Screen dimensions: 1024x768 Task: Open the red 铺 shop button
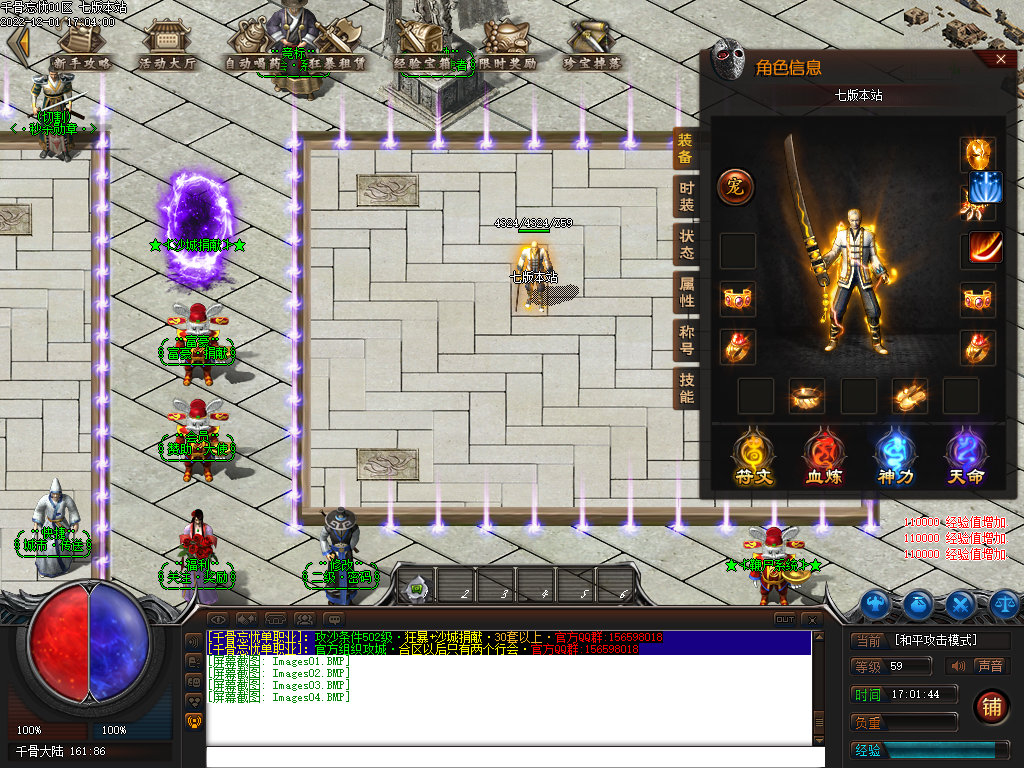tap(991, 707)
